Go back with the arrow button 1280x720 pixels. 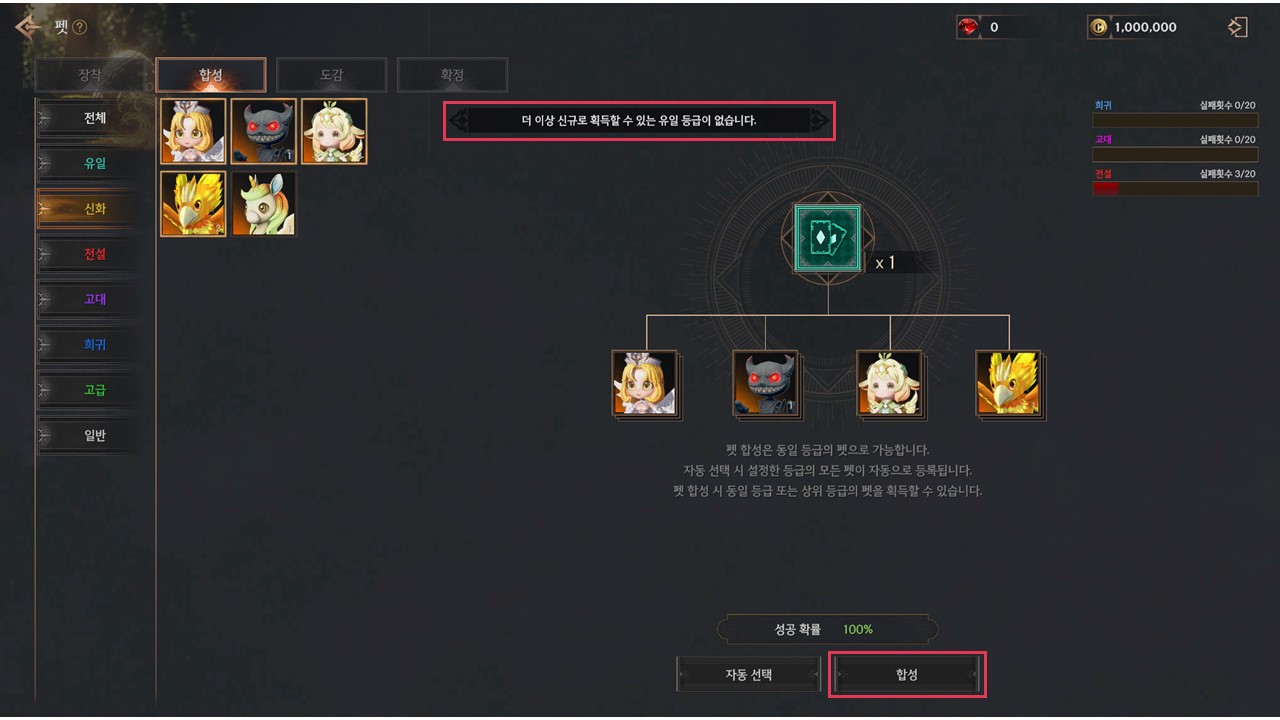[27, 27]
